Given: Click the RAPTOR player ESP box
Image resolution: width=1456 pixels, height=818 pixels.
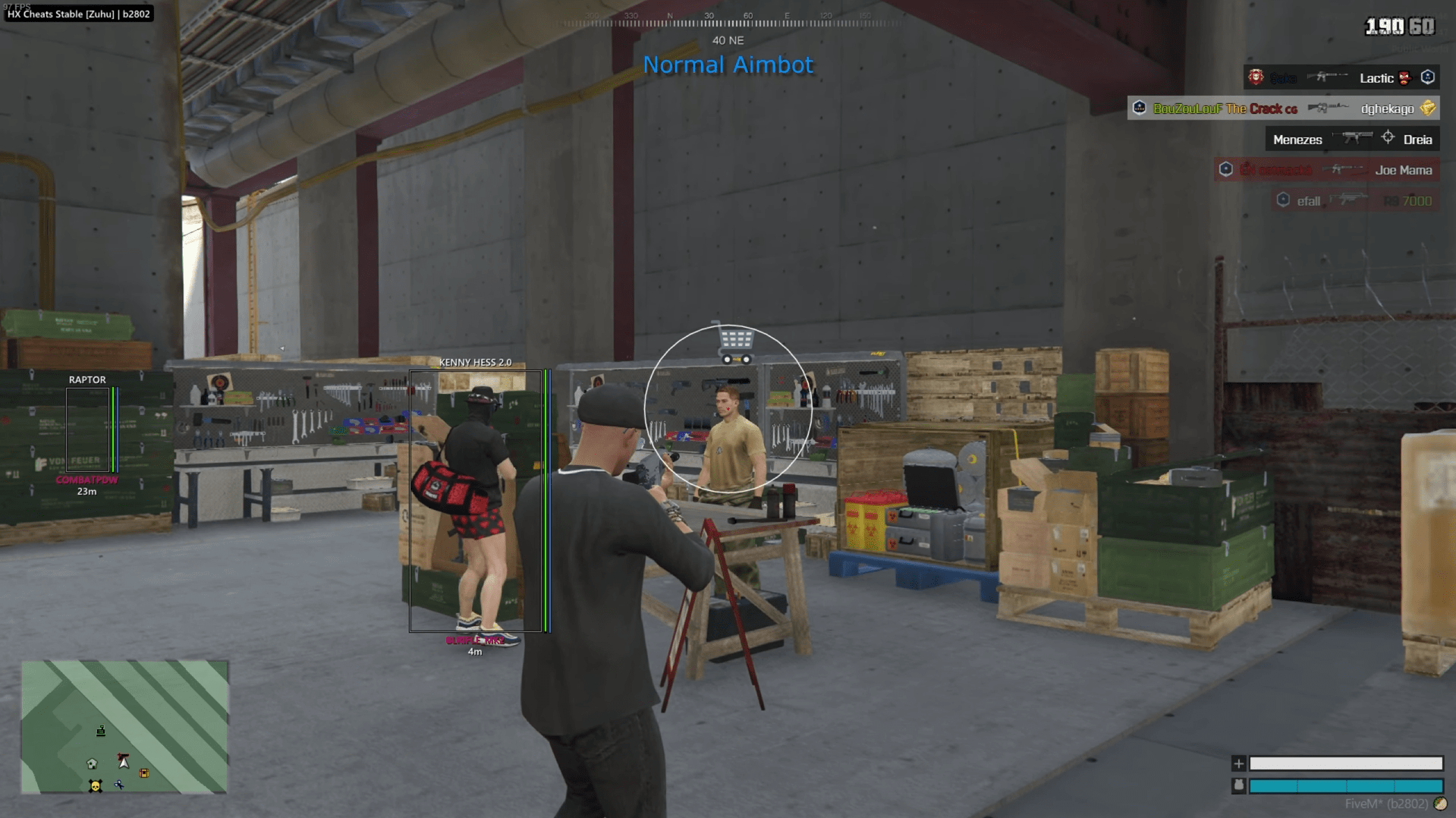Looking at the screenshot, I should 86,429.
